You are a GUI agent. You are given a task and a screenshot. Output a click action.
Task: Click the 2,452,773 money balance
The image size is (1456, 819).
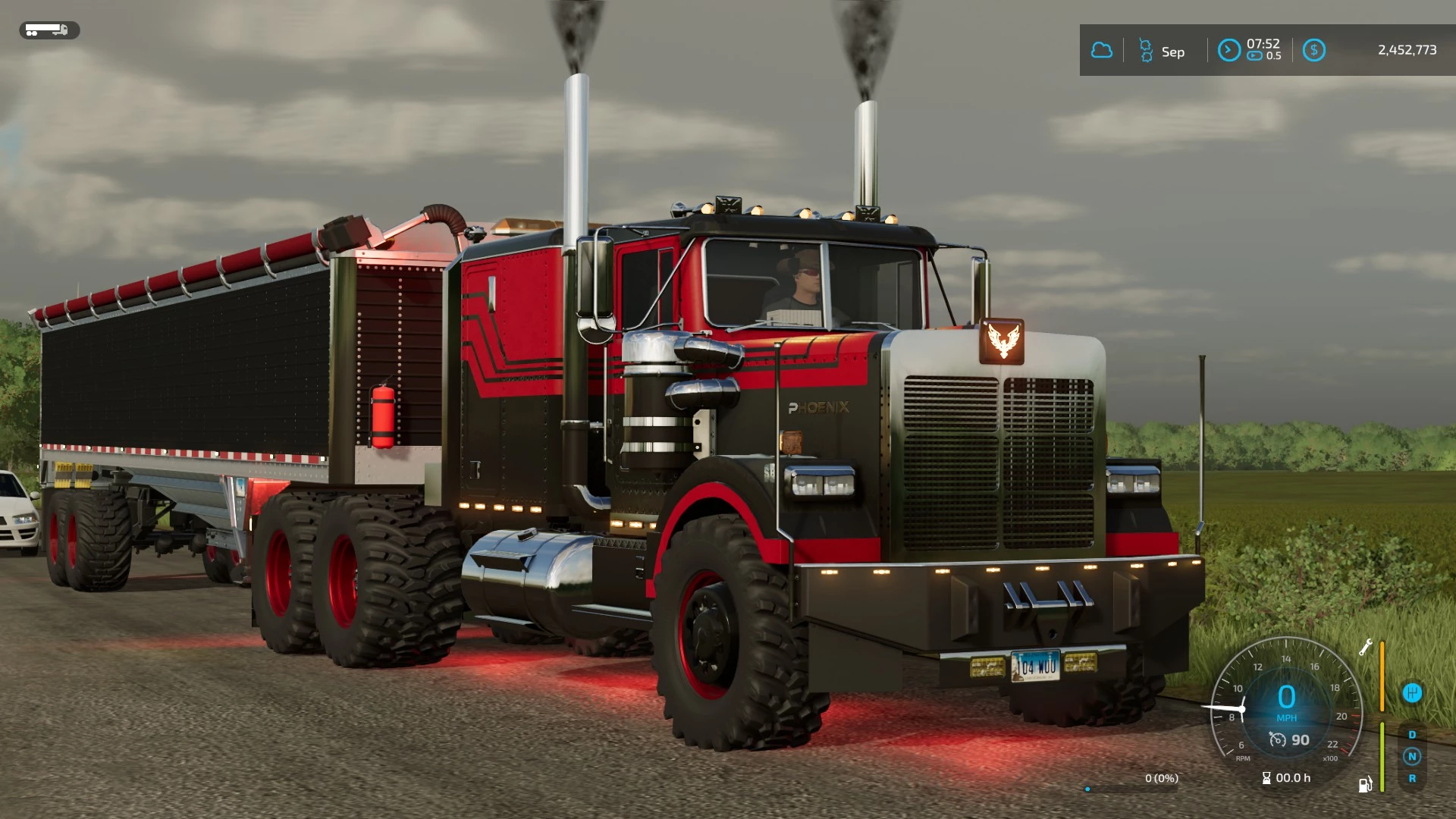pos(1408,50)
